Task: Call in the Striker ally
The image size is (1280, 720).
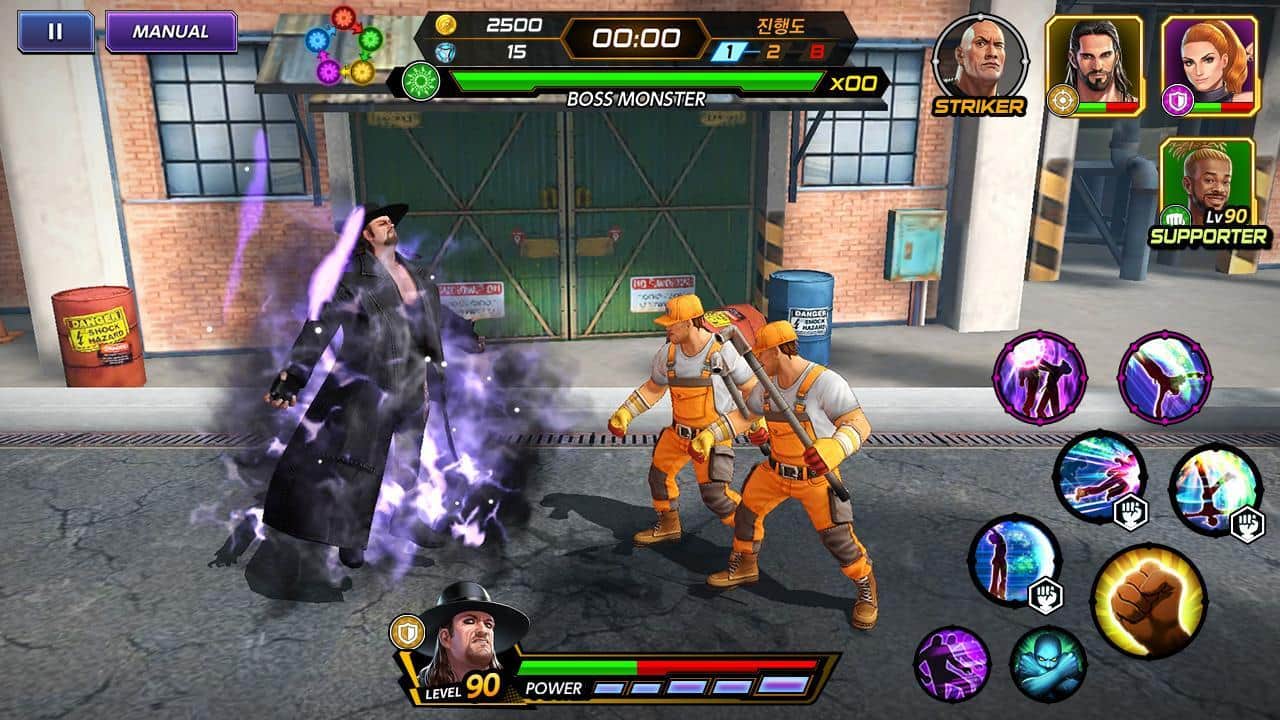Action: click(979, 58)
